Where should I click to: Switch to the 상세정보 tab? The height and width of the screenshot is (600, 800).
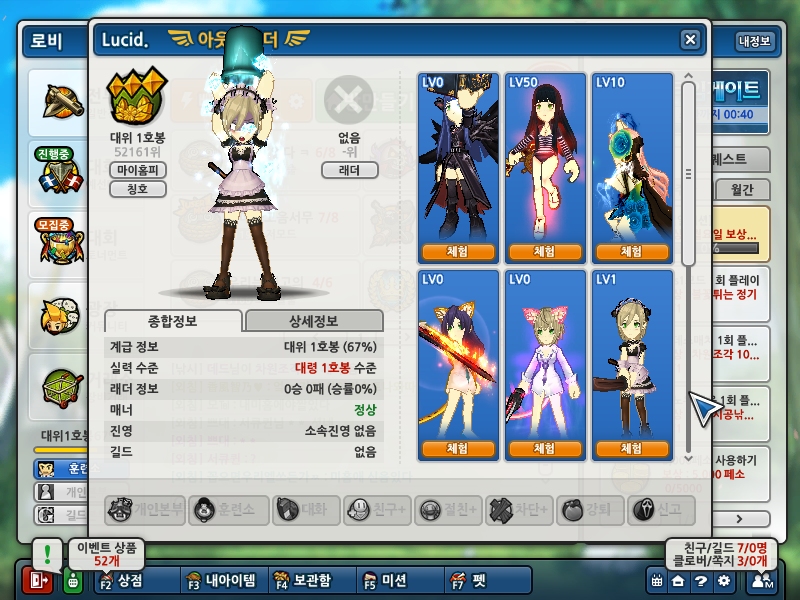coord(313,321)
